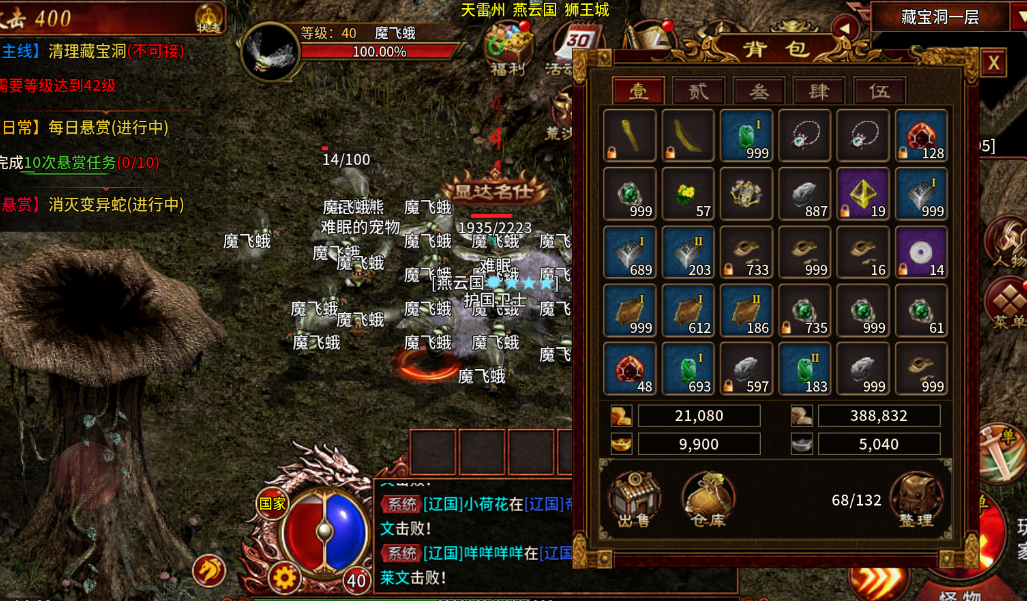Sort the bag with 整理
This screenshot has width=1027, height=601.
915,499
